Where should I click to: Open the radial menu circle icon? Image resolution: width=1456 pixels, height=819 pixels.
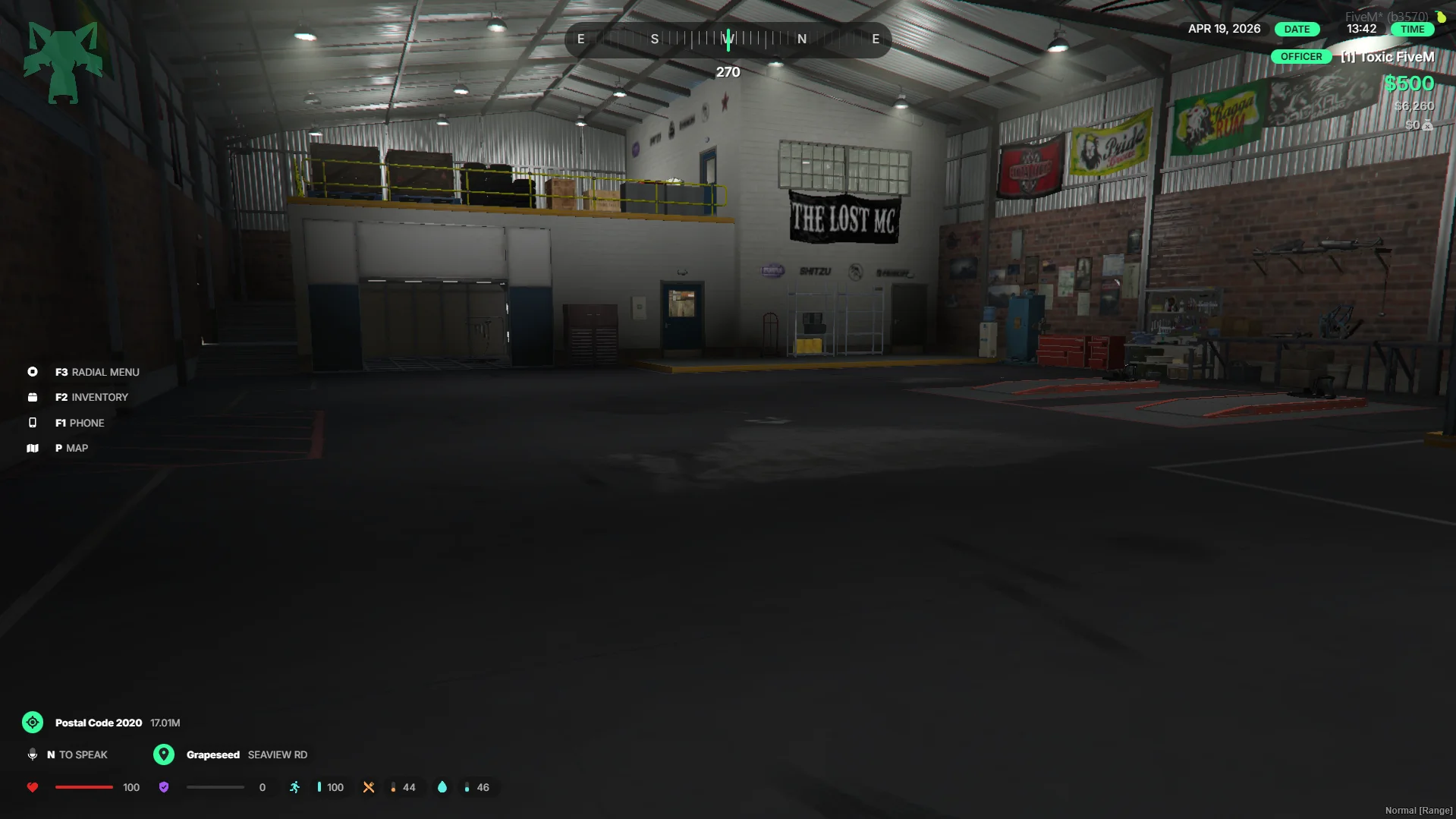33,372
